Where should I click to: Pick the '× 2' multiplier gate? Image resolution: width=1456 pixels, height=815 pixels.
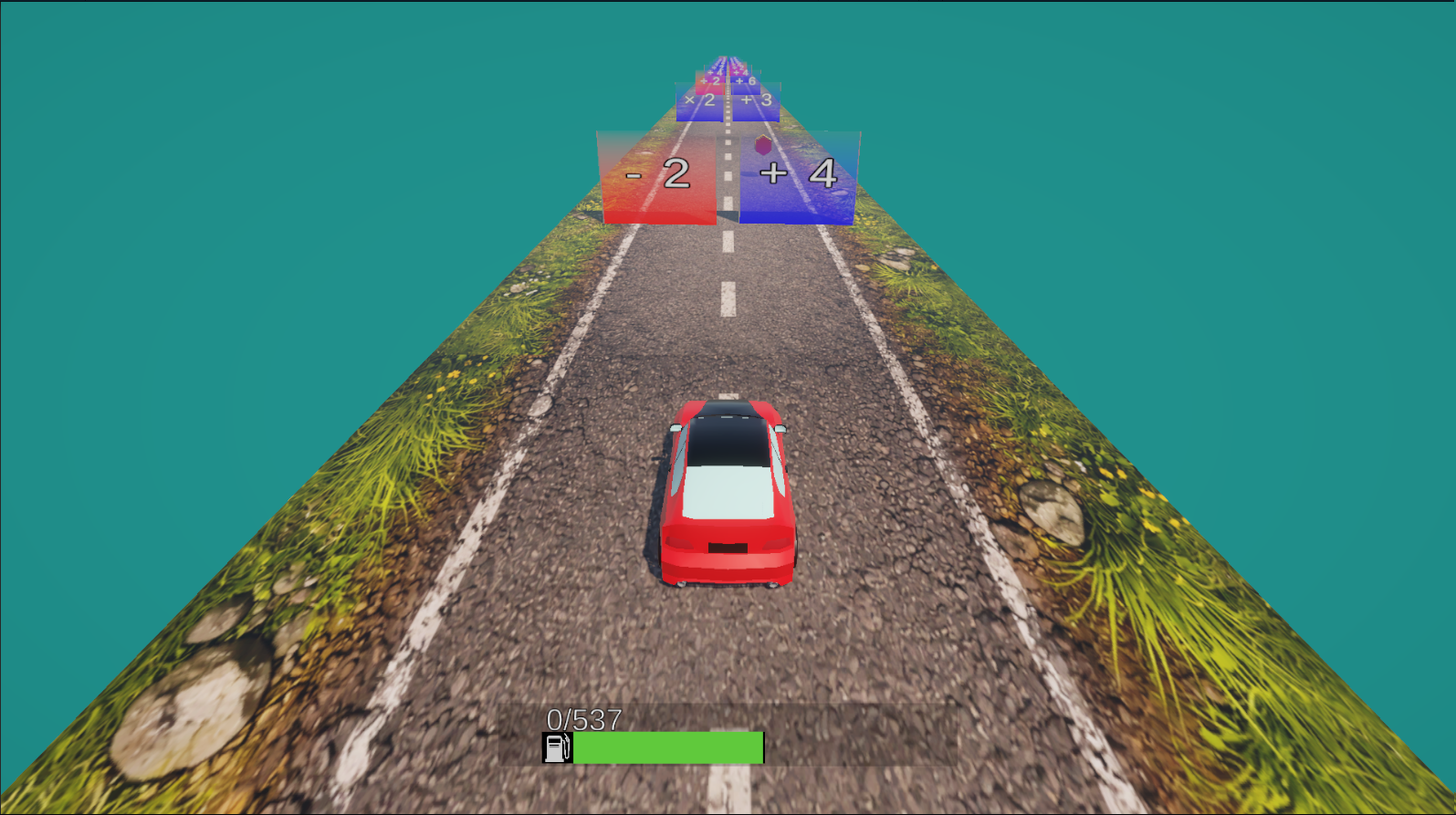[698, 99]
